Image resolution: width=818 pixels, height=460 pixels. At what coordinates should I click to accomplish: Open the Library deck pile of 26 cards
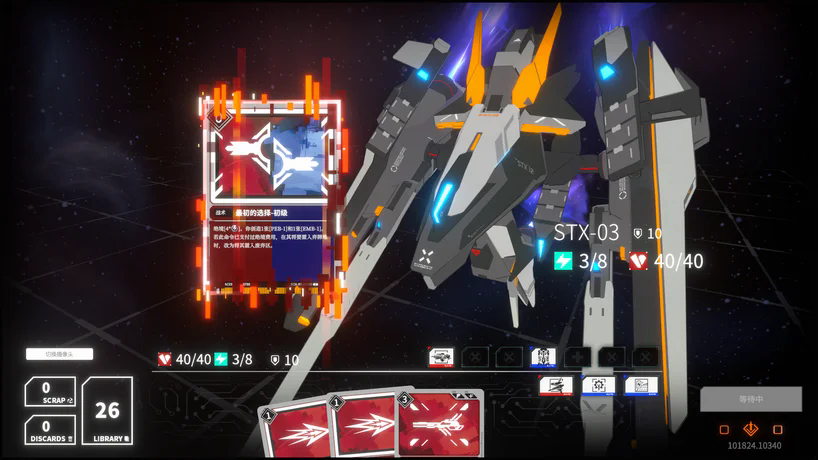click(x=107, y=410)
